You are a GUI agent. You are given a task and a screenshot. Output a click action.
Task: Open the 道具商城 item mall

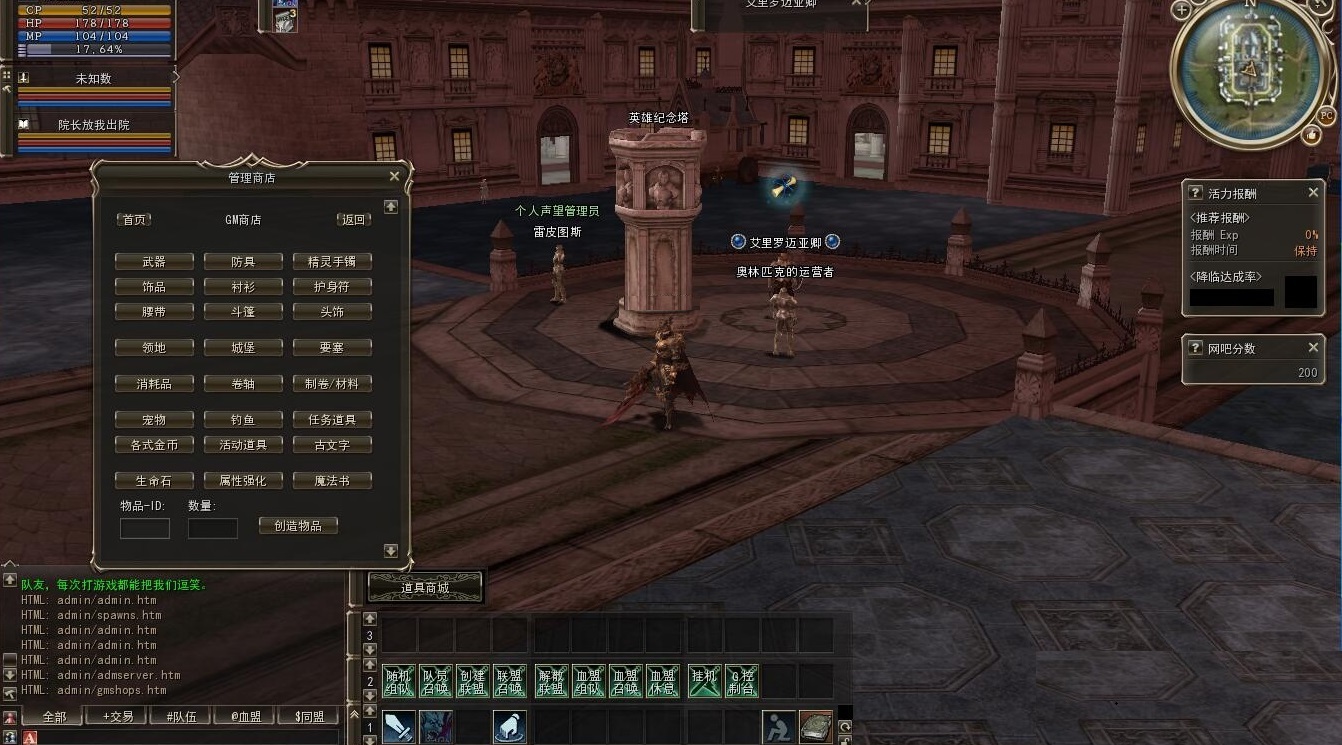point(425,588)
